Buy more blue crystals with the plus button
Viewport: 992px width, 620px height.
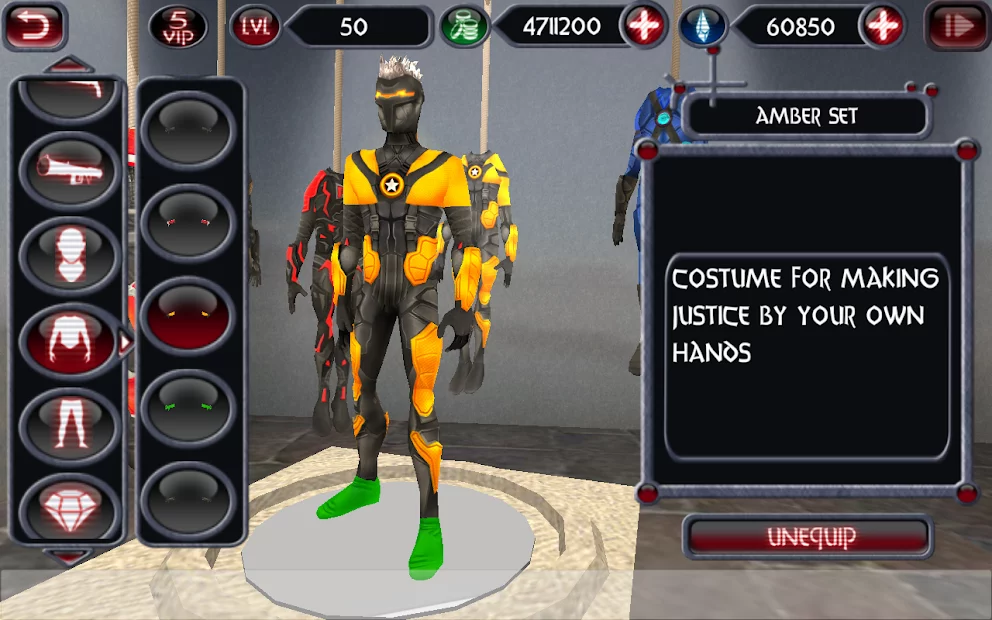(882, 26)
